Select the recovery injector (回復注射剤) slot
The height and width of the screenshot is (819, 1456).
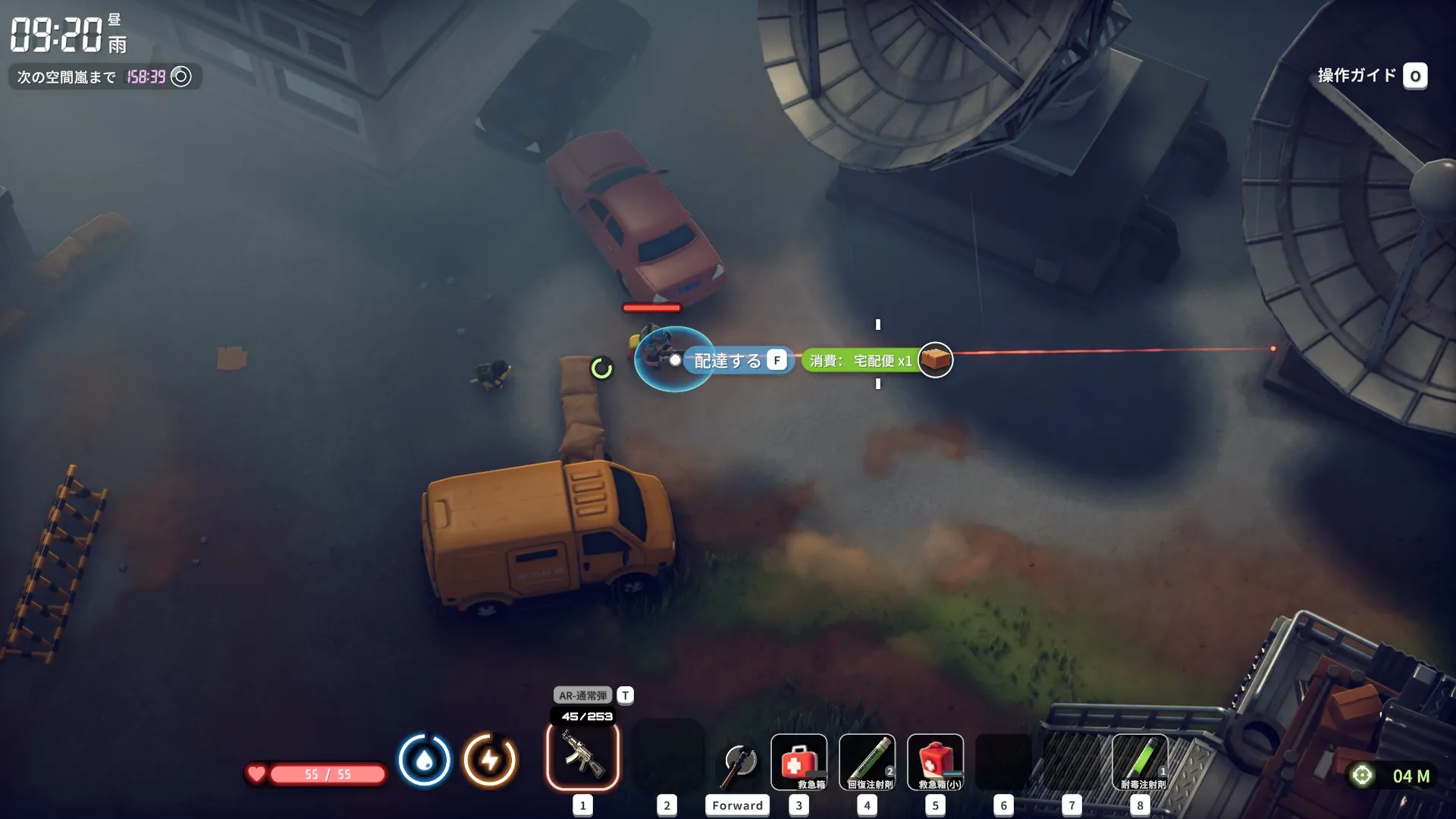point(867,762)
